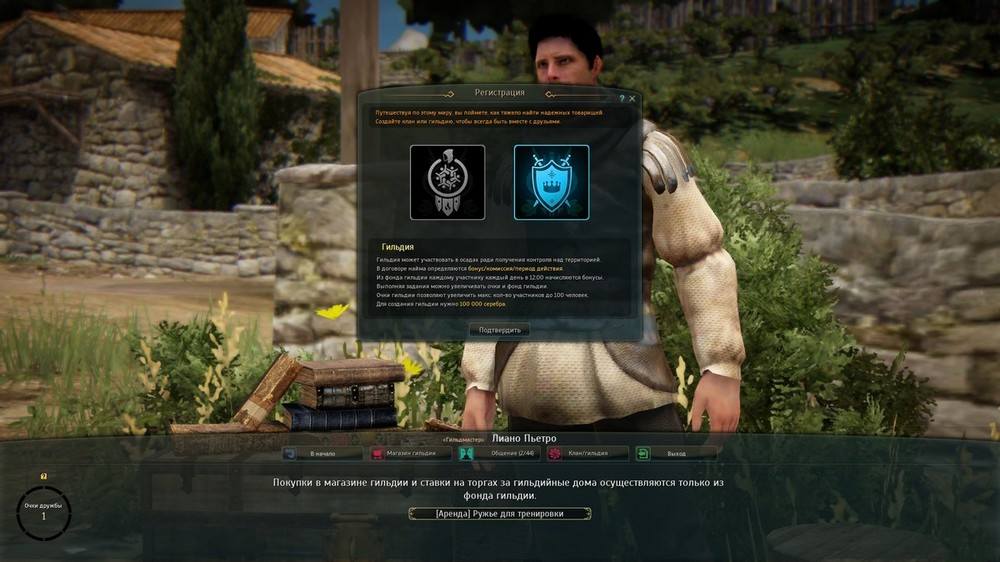
Task: Close the Регистрация window
Action: click(632, 99)
